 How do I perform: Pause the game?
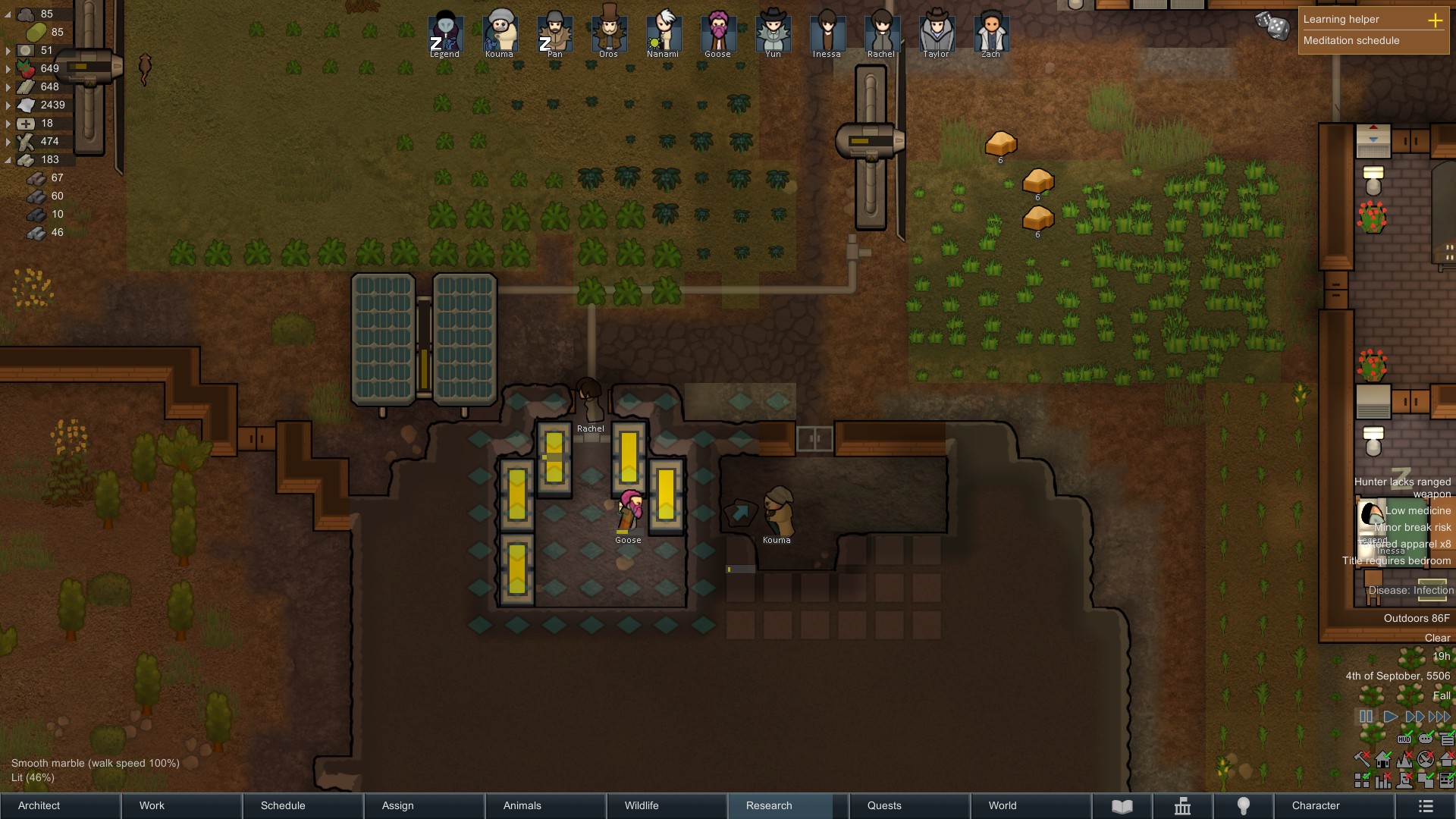1366,716
